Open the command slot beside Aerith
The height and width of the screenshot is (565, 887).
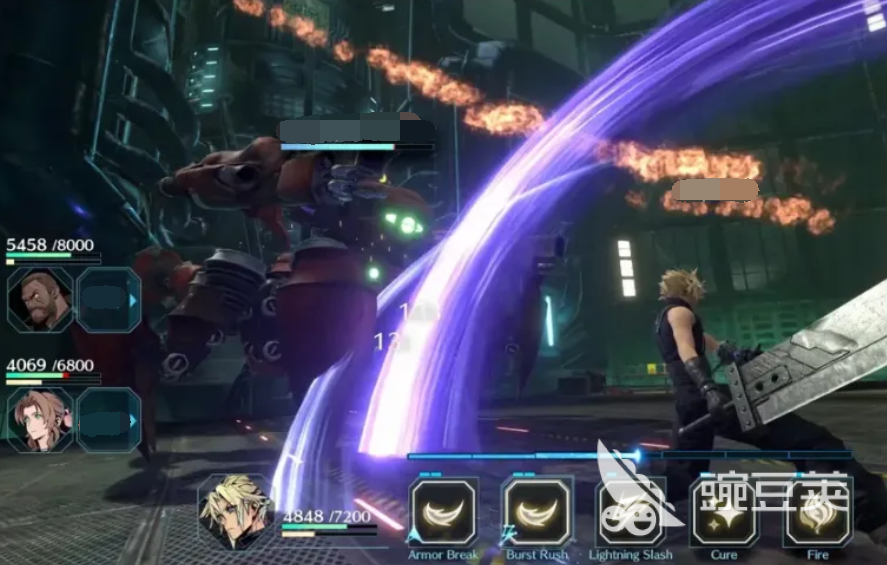pyautogui.click(x=109, y=420)
